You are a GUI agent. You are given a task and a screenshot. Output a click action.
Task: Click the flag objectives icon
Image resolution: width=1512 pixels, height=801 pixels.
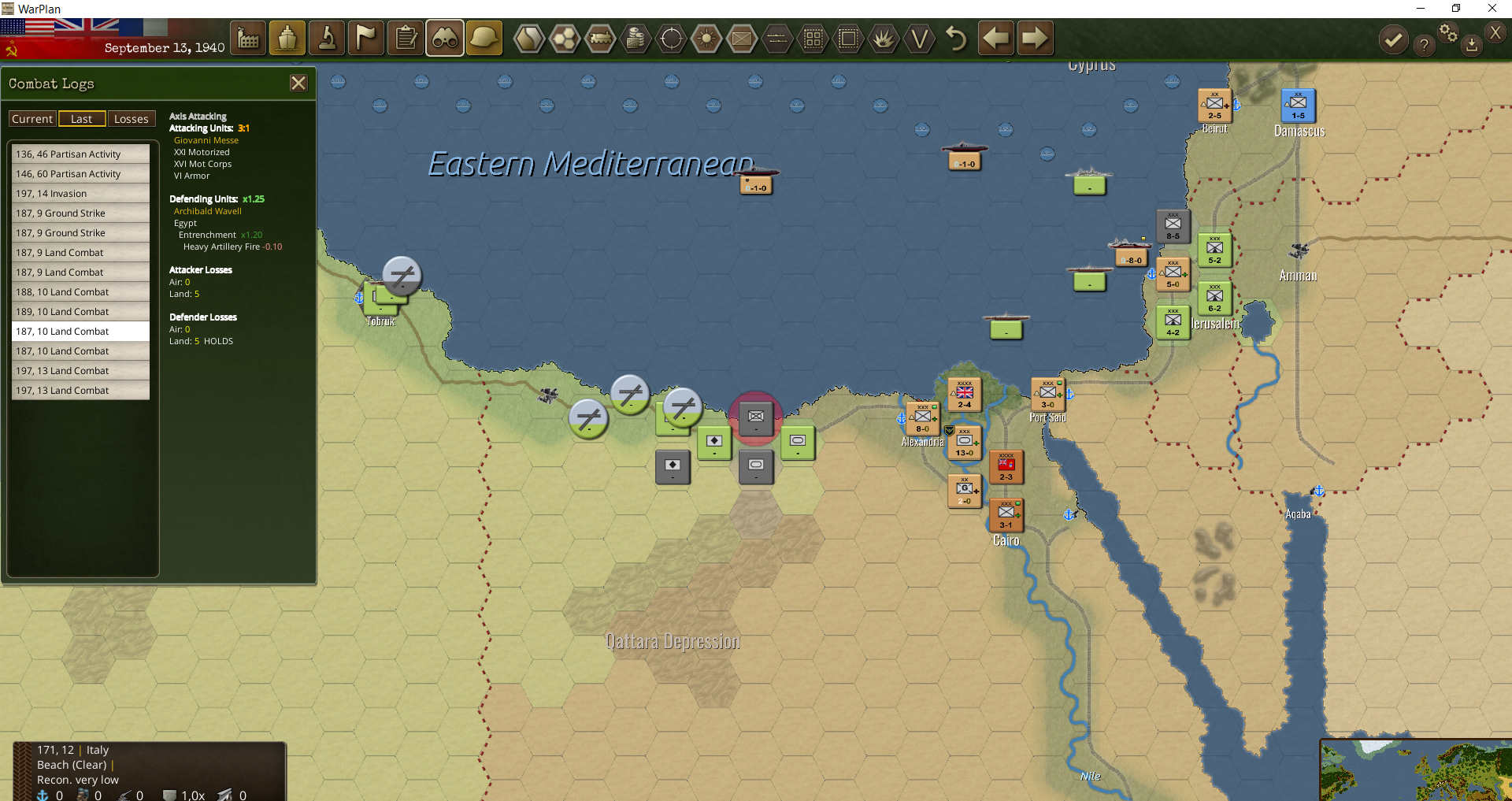tap(365, 37)
